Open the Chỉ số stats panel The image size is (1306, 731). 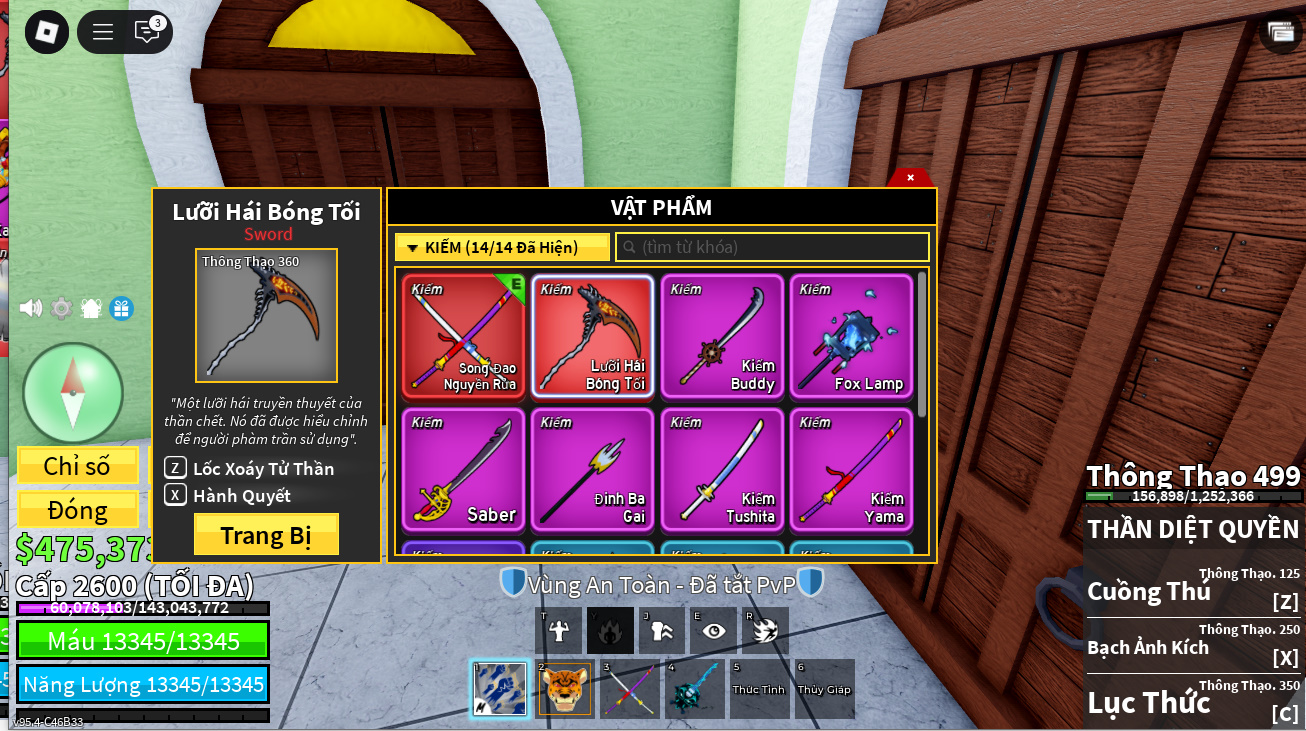tap(78, 466)
